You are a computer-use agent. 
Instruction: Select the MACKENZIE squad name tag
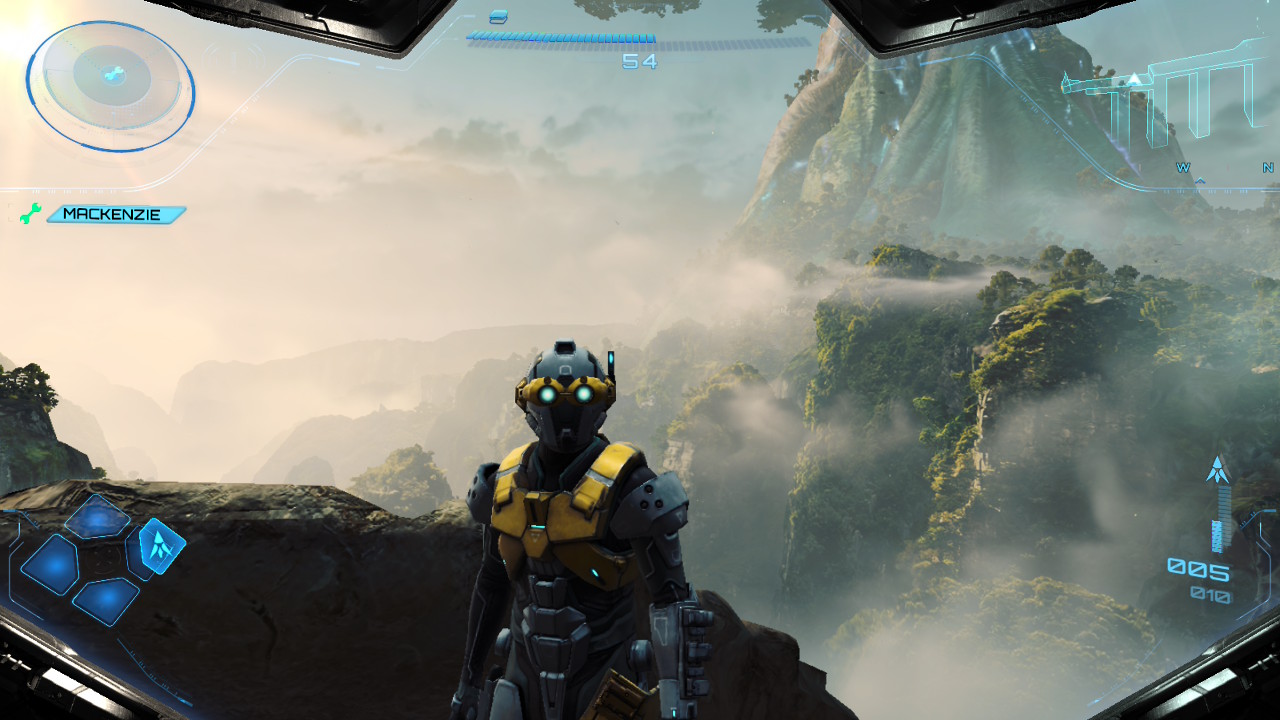(116, 214)
